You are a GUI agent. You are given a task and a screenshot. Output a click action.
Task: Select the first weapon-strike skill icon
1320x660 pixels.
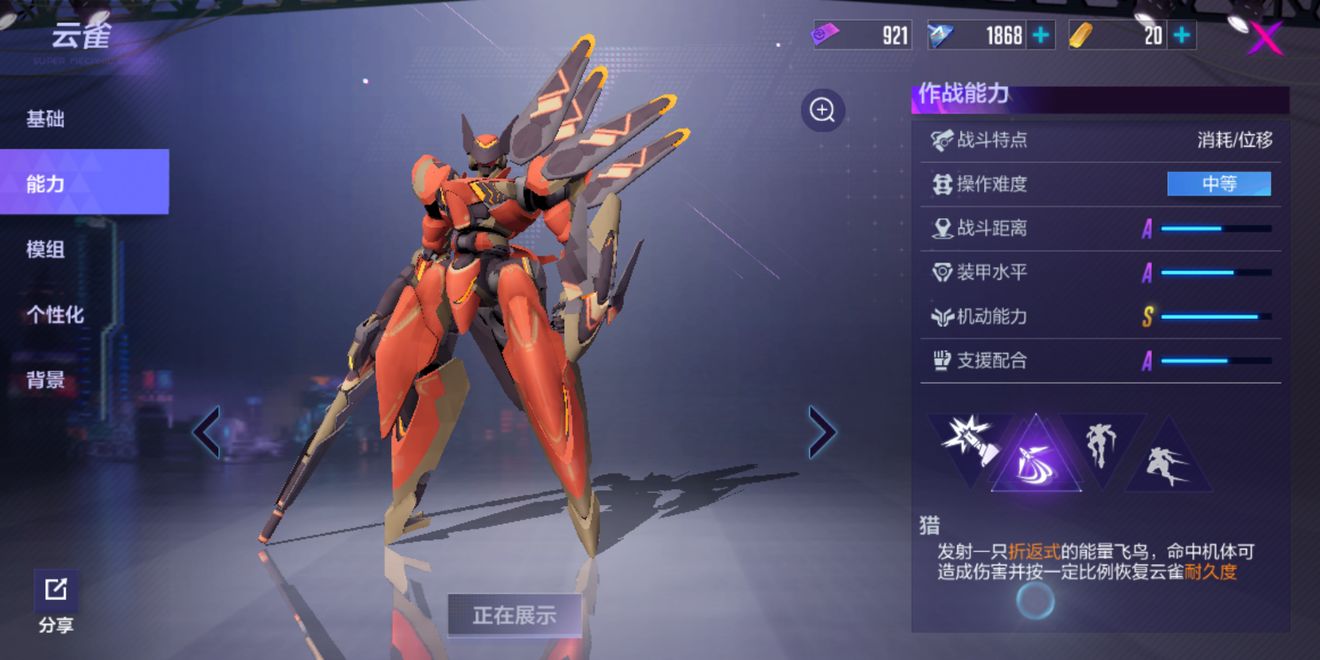coord(968,438)
